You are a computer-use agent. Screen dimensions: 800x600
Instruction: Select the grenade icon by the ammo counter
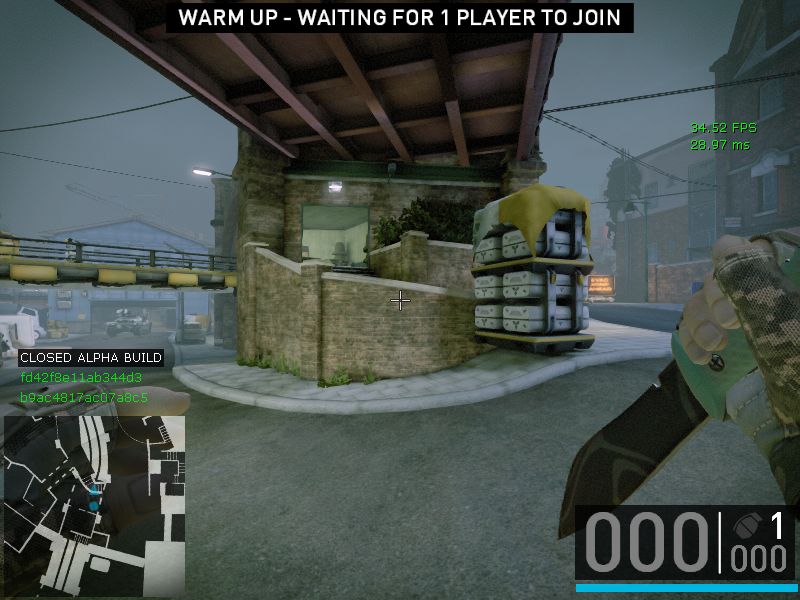(x=744, y=527)
